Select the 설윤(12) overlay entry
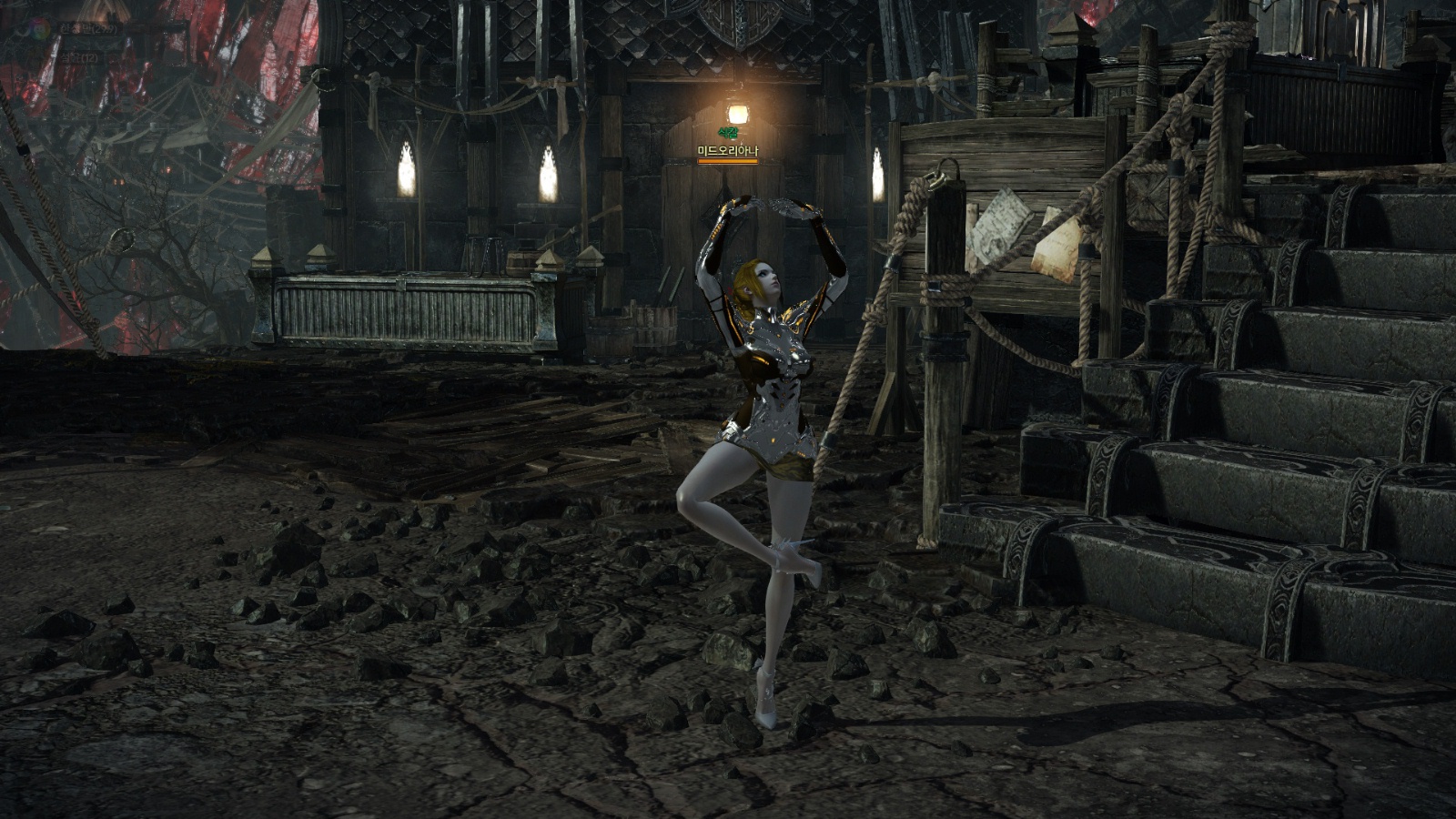This screenshot has height=819, width=1456. tap(78, 58)
